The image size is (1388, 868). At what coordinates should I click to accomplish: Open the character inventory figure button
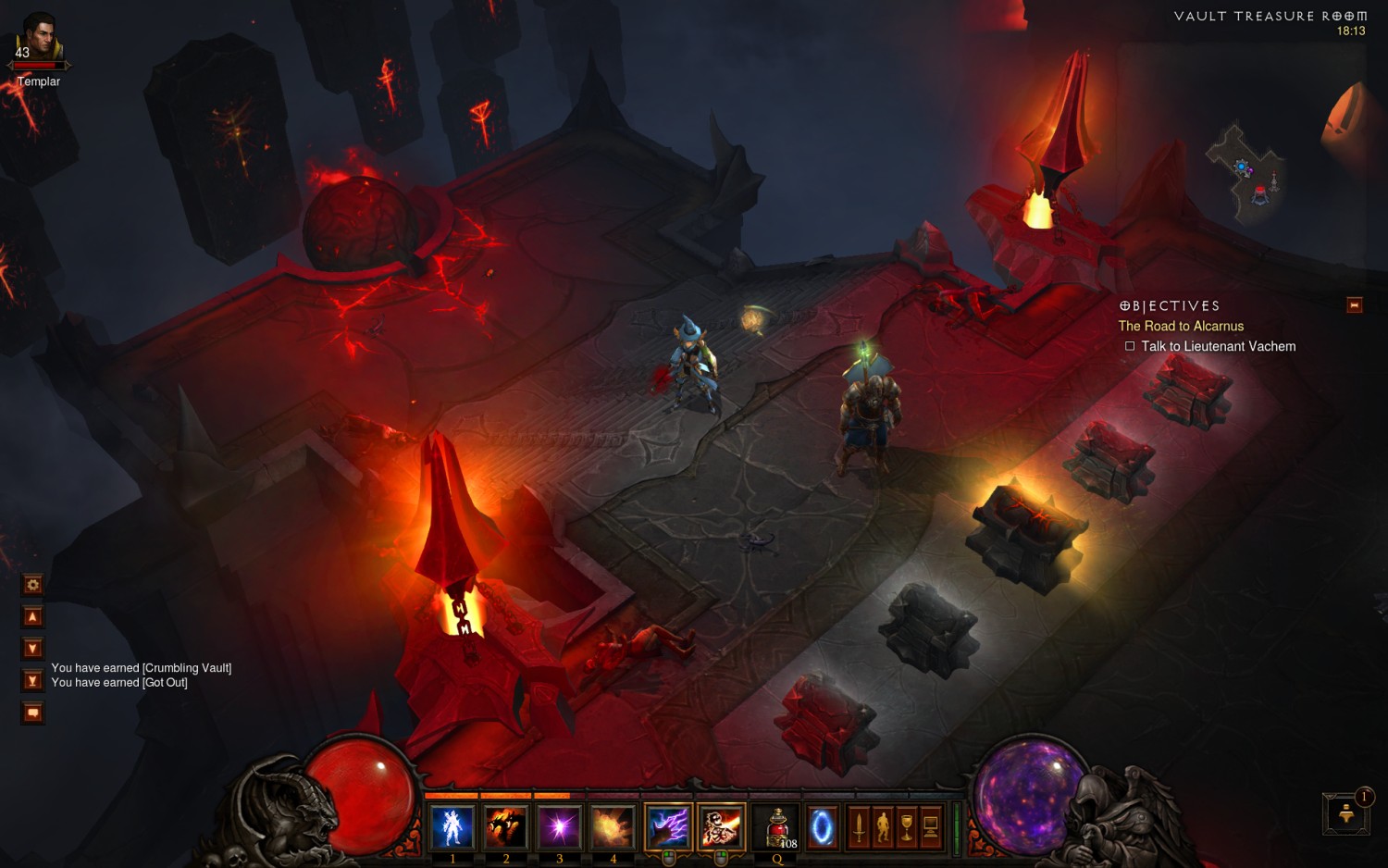point(883,827)
